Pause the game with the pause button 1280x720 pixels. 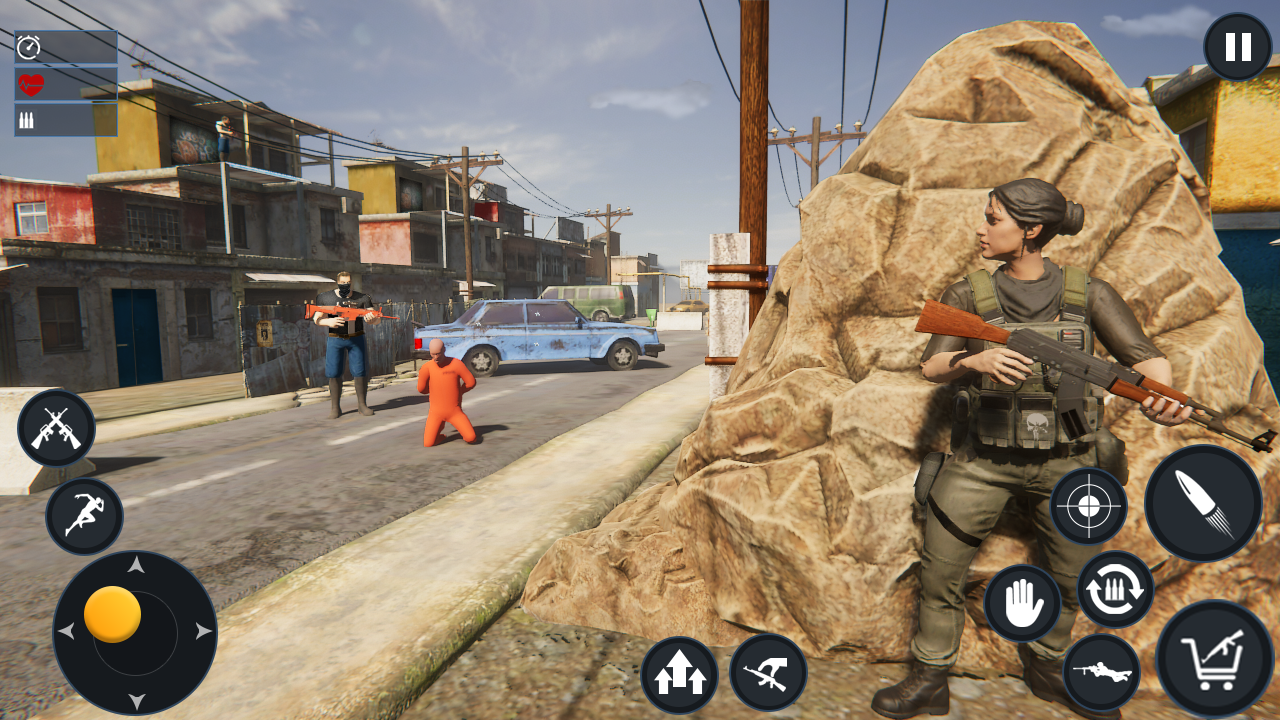tap(1237, 47)
